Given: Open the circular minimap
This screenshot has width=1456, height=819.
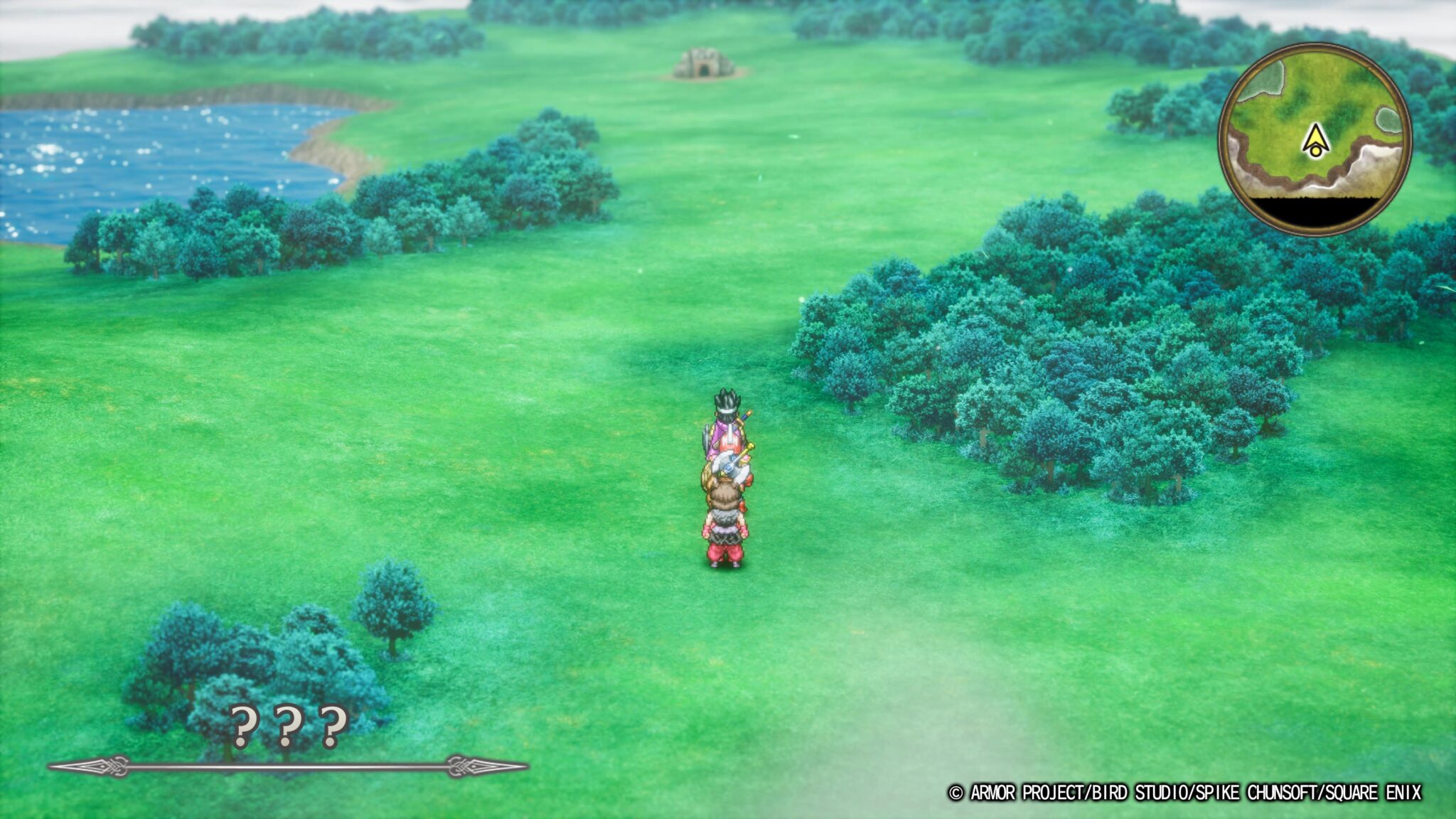Looking at the screenshot, I should pos(1314,139).
